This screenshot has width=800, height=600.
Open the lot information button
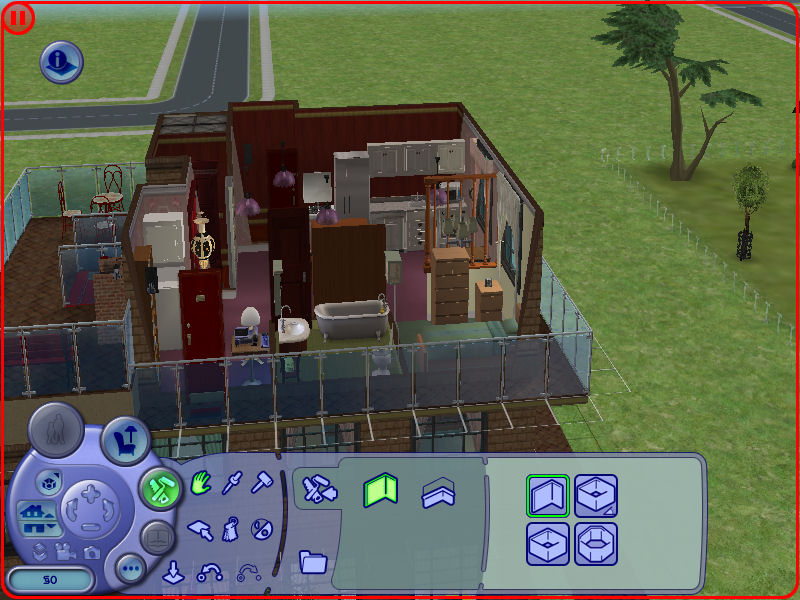coord(61,63)
